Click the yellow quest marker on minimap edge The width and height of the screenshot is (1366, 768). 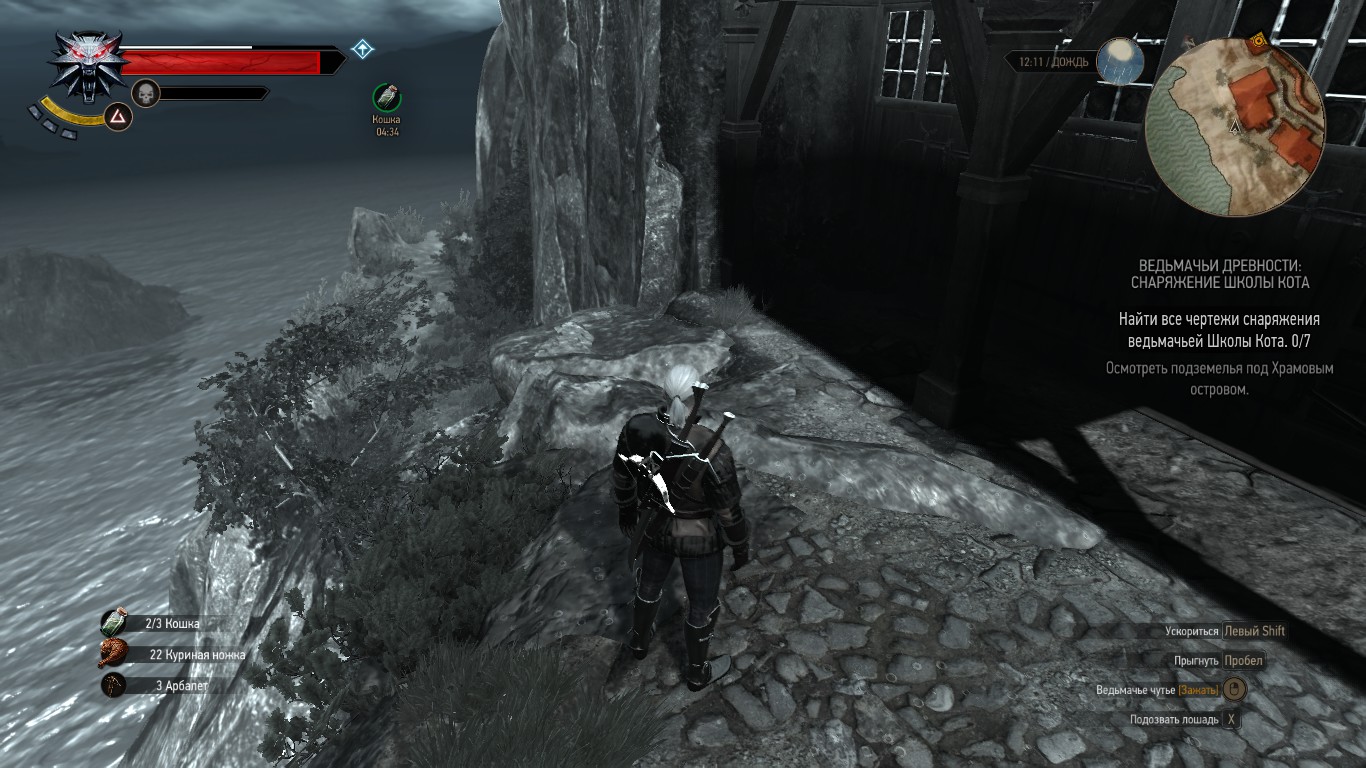[1258, 40]
